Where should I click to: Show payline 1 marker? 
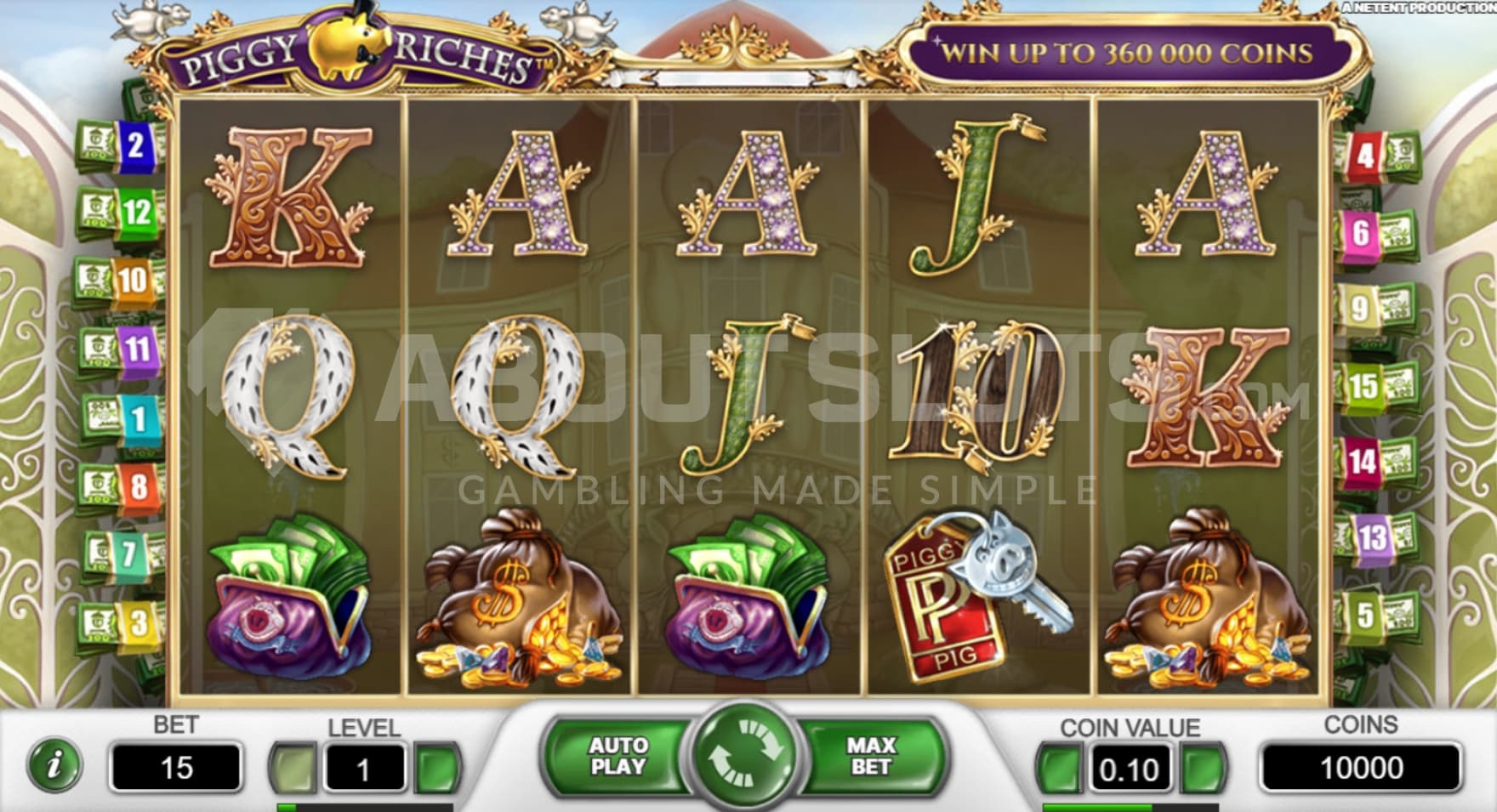(136, 417)
